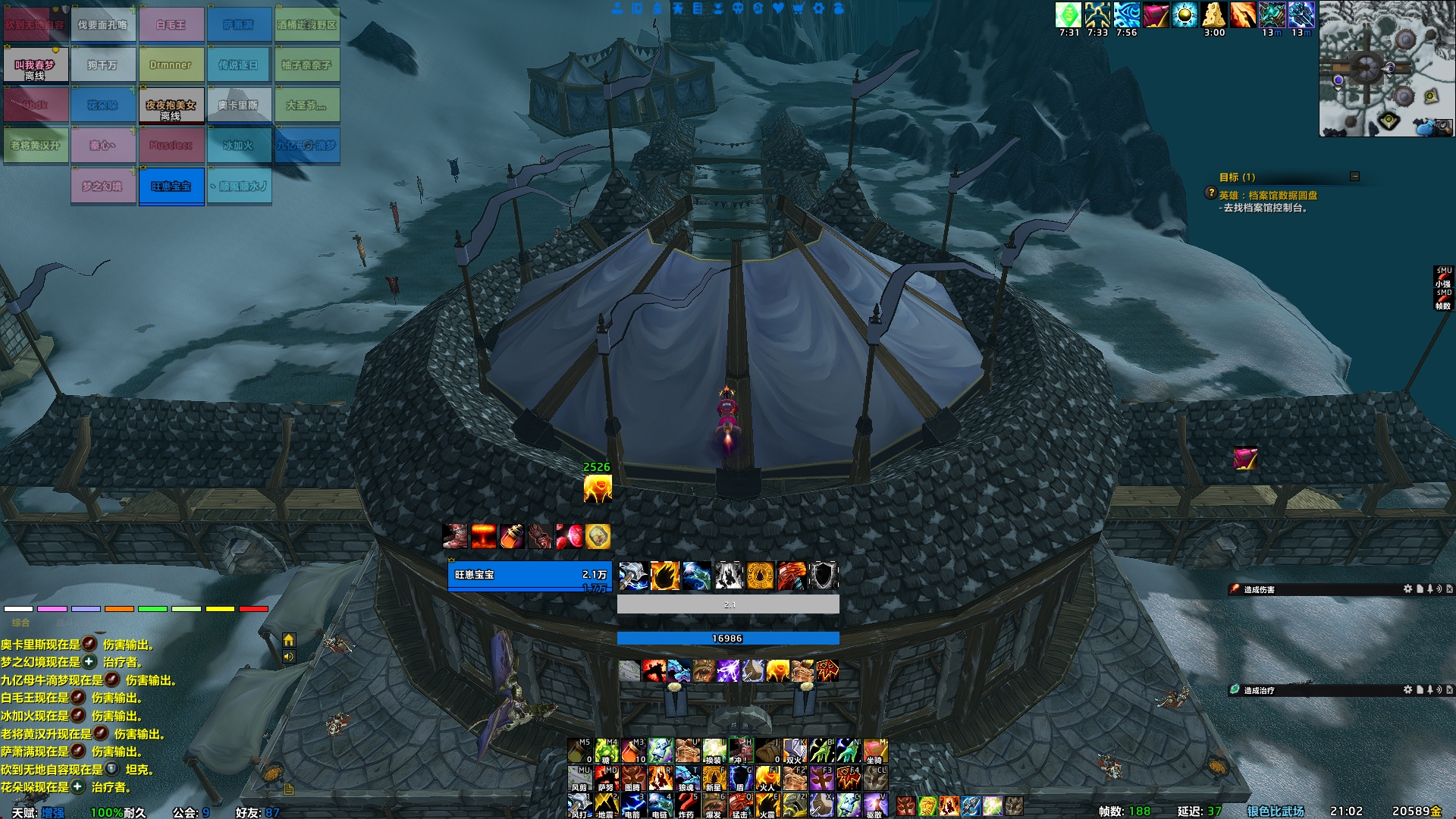The width and height of the screenshot is (1456, 819).
Task: Cast the 风剪 wind shear interrupt
Action: click(x=579, y=778)
